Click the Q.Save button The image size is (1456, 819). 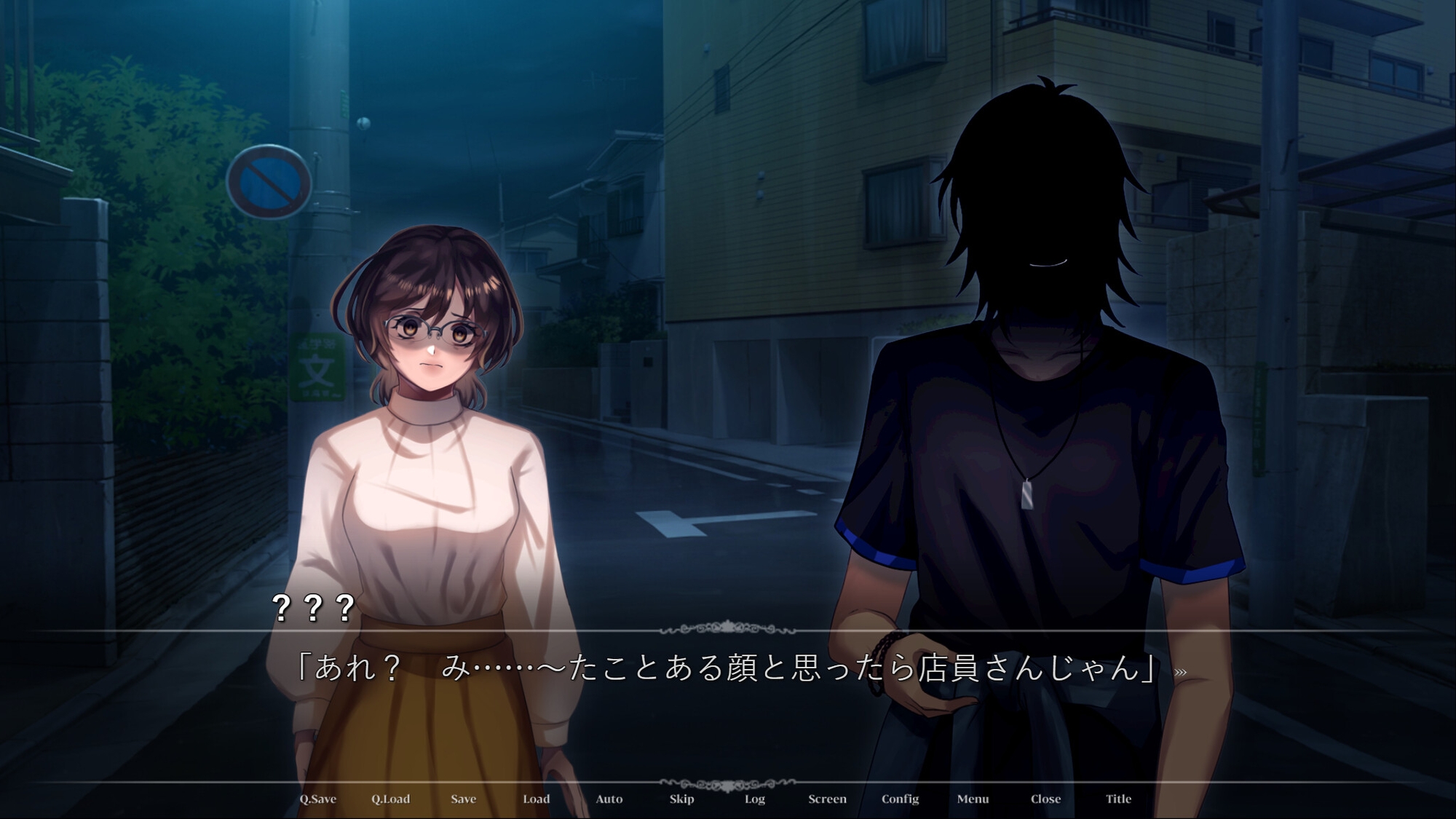click(x=317, y=799)
